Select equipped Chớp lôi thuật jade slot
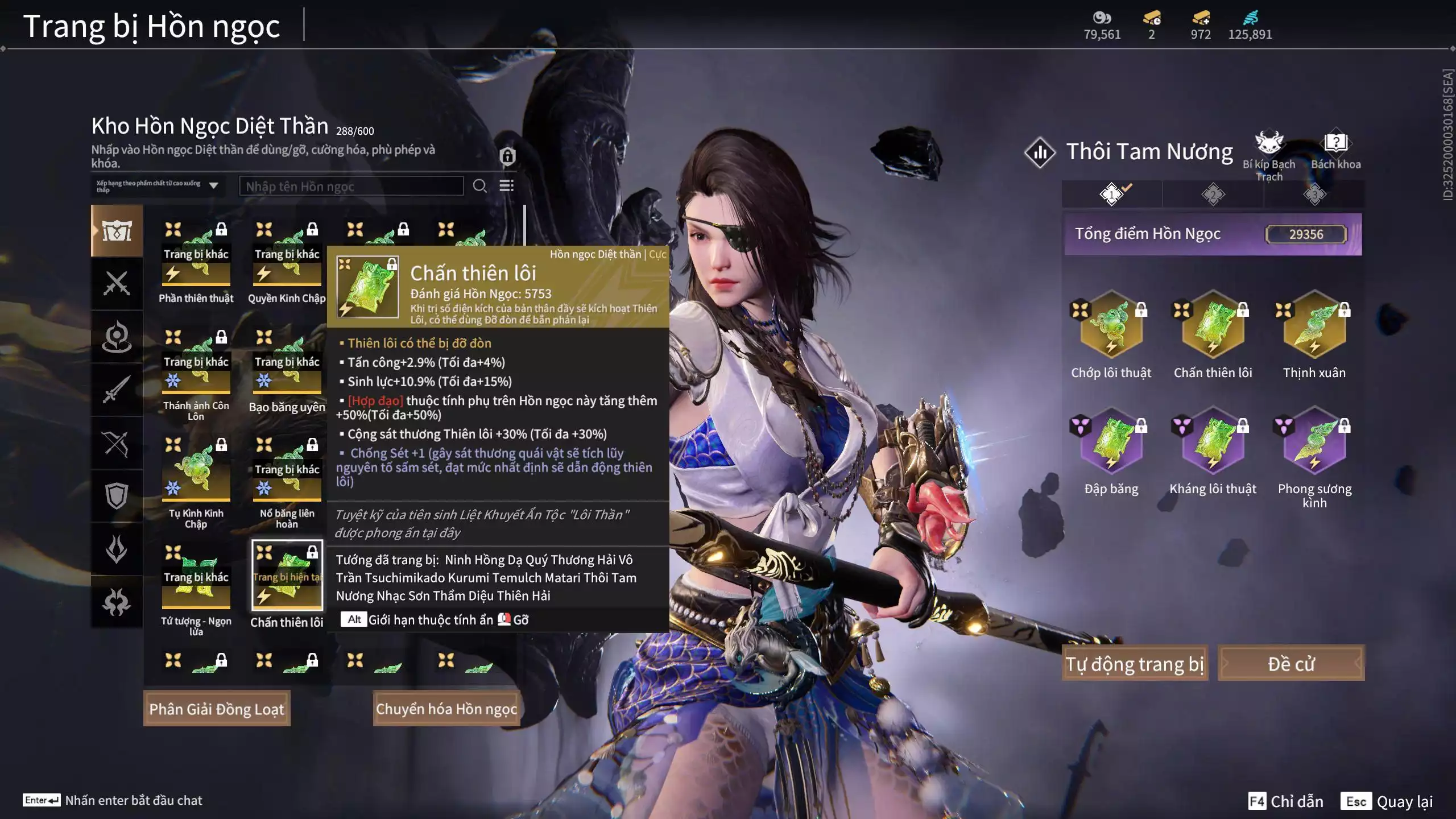Image resolution: width=1456 pixels, height=819 pixels. coord(1111,327)
